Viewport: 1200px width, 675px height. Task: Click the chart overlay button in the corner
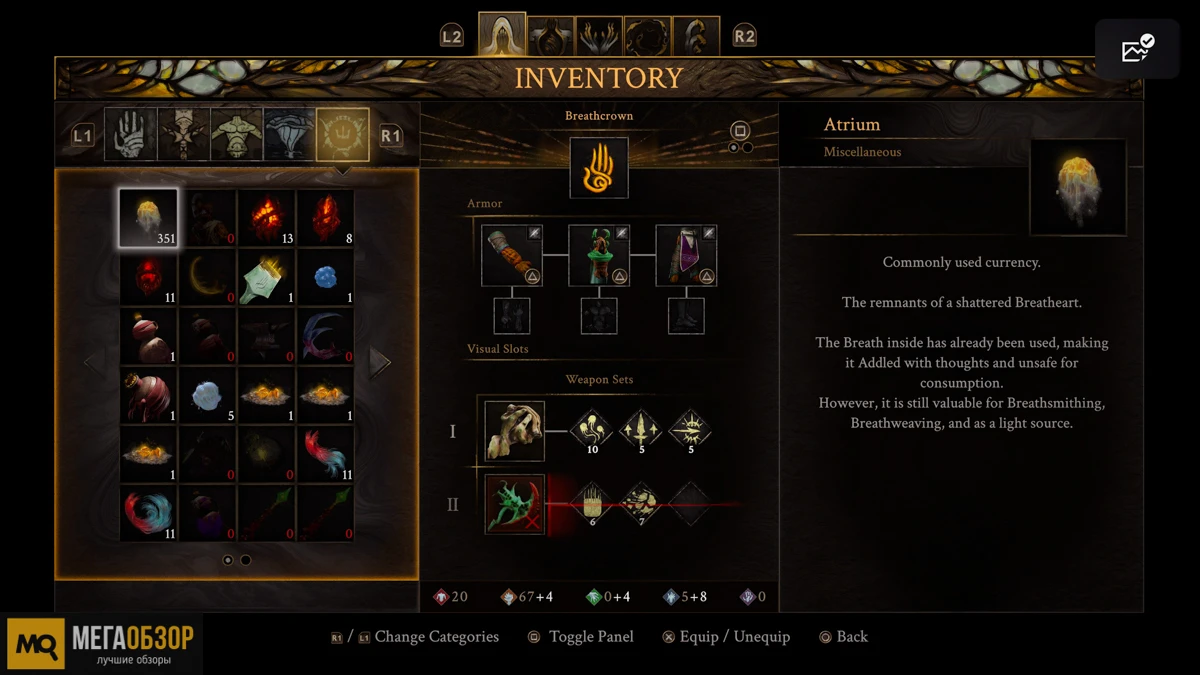click(x=1137, y=48)
